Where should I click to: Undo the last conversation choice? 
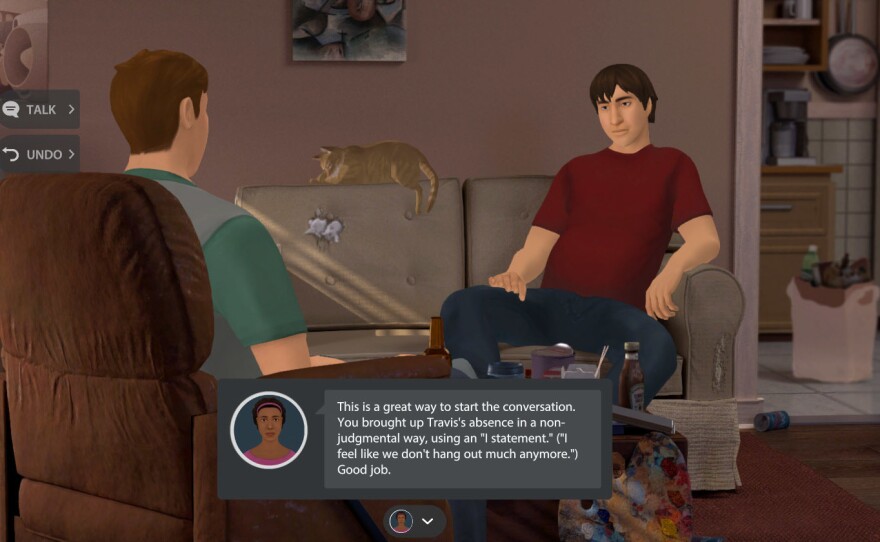tap(39, 154)
